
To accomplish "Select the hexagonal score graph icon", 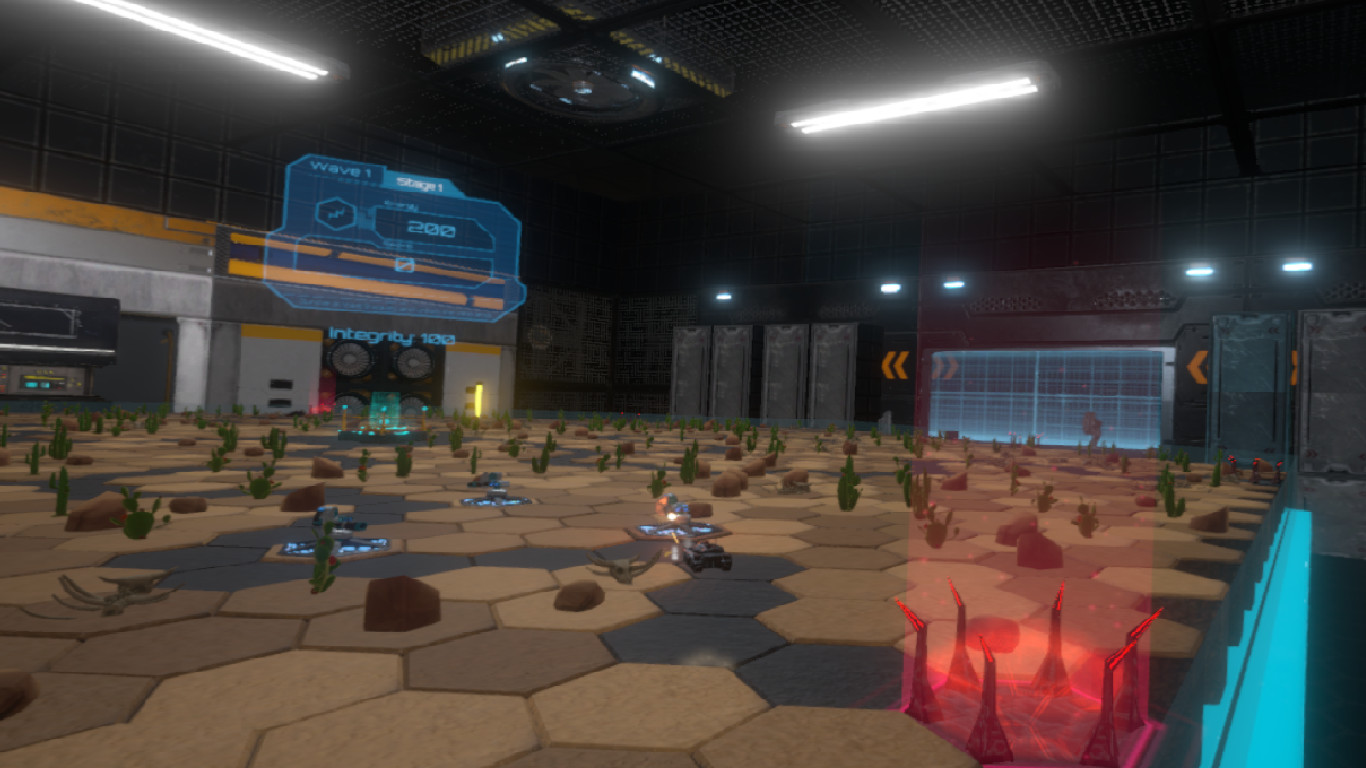I will pos(335,212).
